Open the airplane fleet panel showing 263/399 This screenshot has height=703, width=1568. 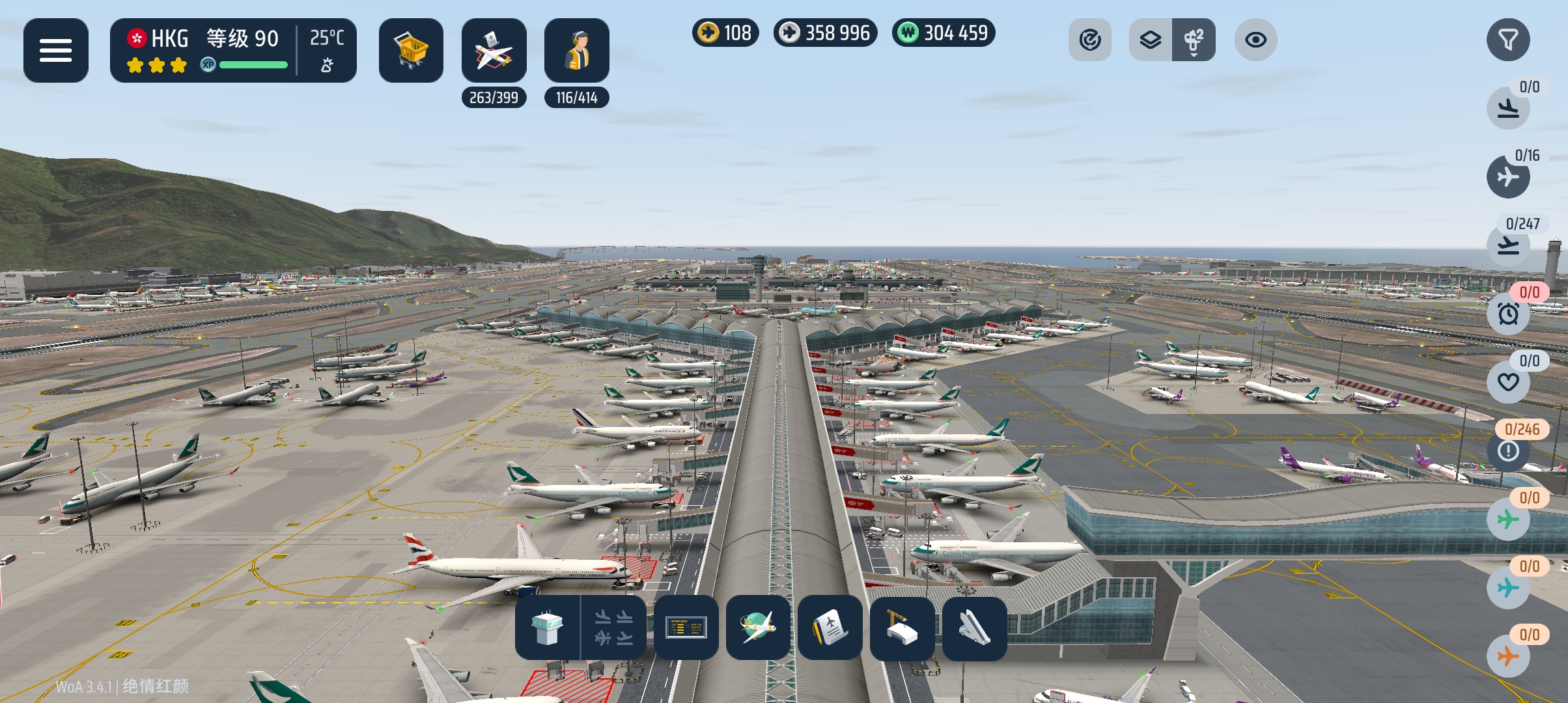[494, 50]
